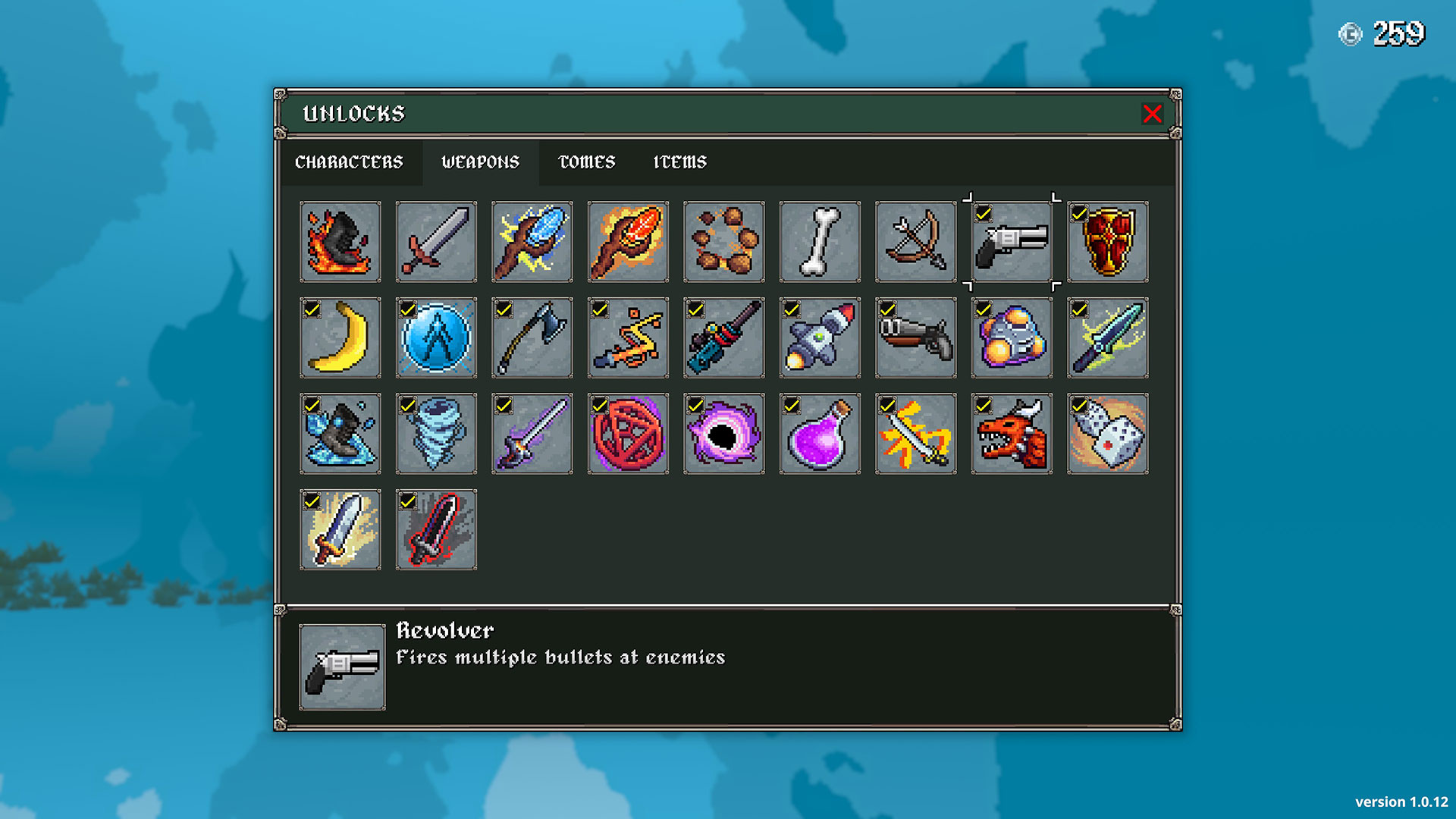Choose the bone weapon tile
Viewport: 1456px width, 819px height.
point(820,242)
